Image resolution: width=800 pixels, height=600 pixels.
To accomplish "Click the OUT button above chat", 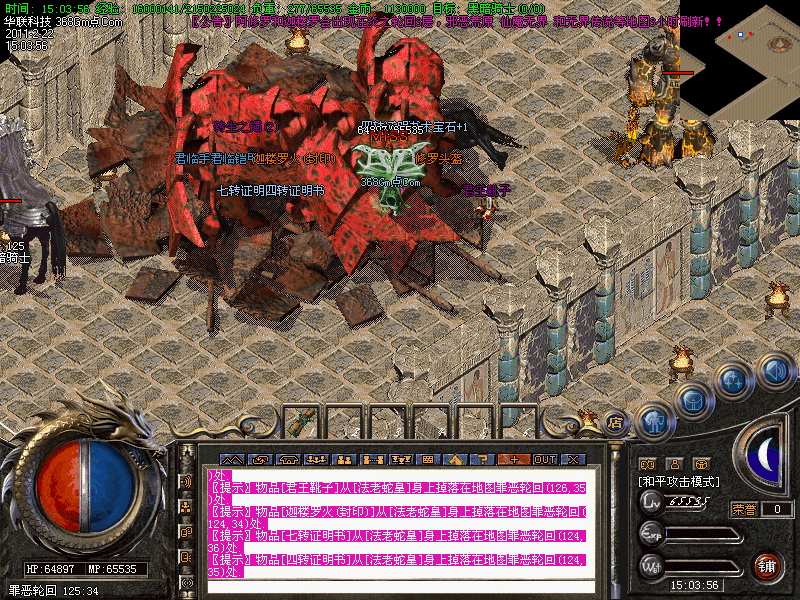I will tap(544, 459).
